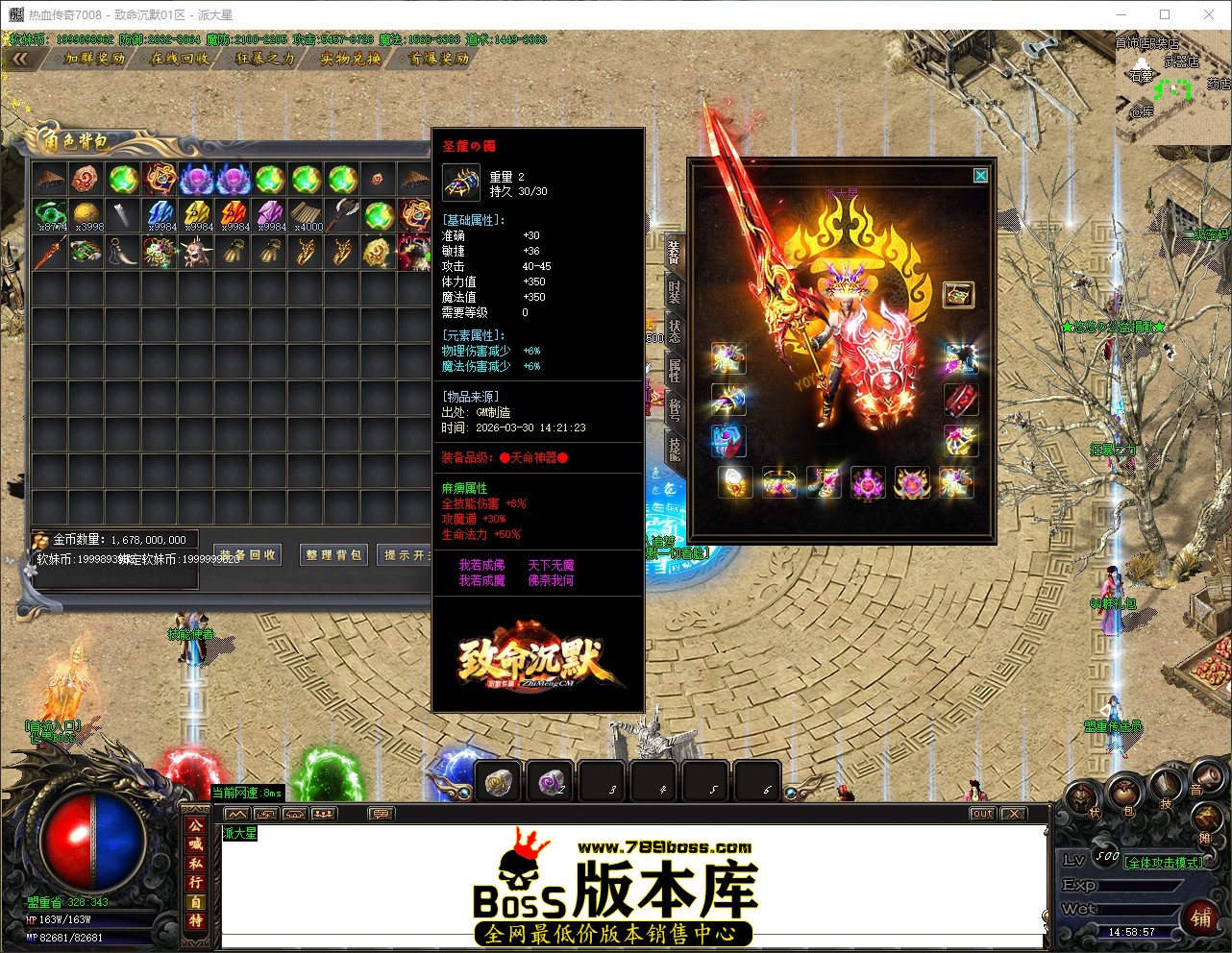Collapse the top toolbar with the « chevron
This screenshot has height=953, width=1232.
[x=22, y=58]
